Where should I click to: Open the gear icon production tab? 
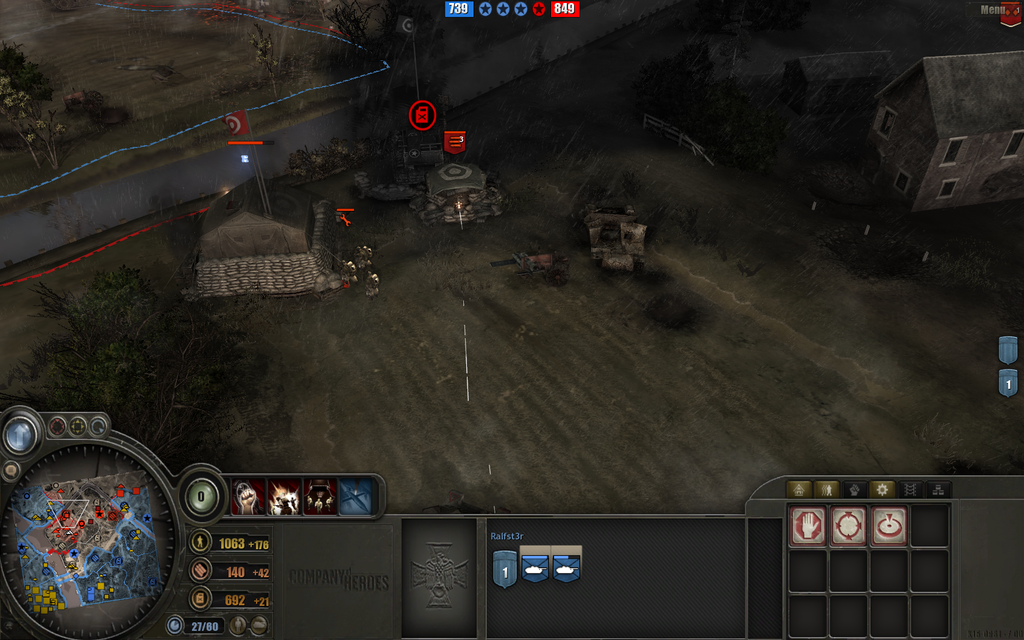[x=882, y=490]
